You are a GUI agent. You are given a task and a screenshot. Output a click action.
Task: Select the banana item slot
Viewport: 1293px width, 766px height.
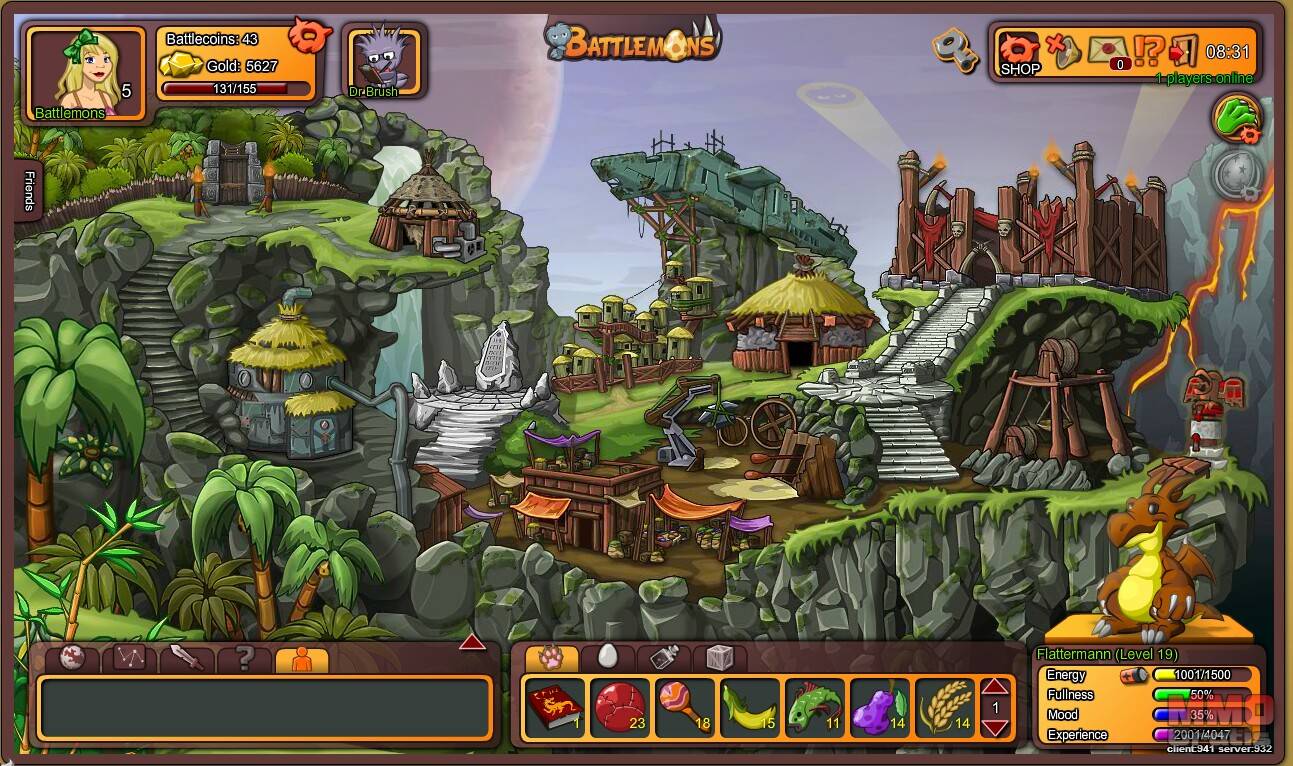click(x=749, y=708)
